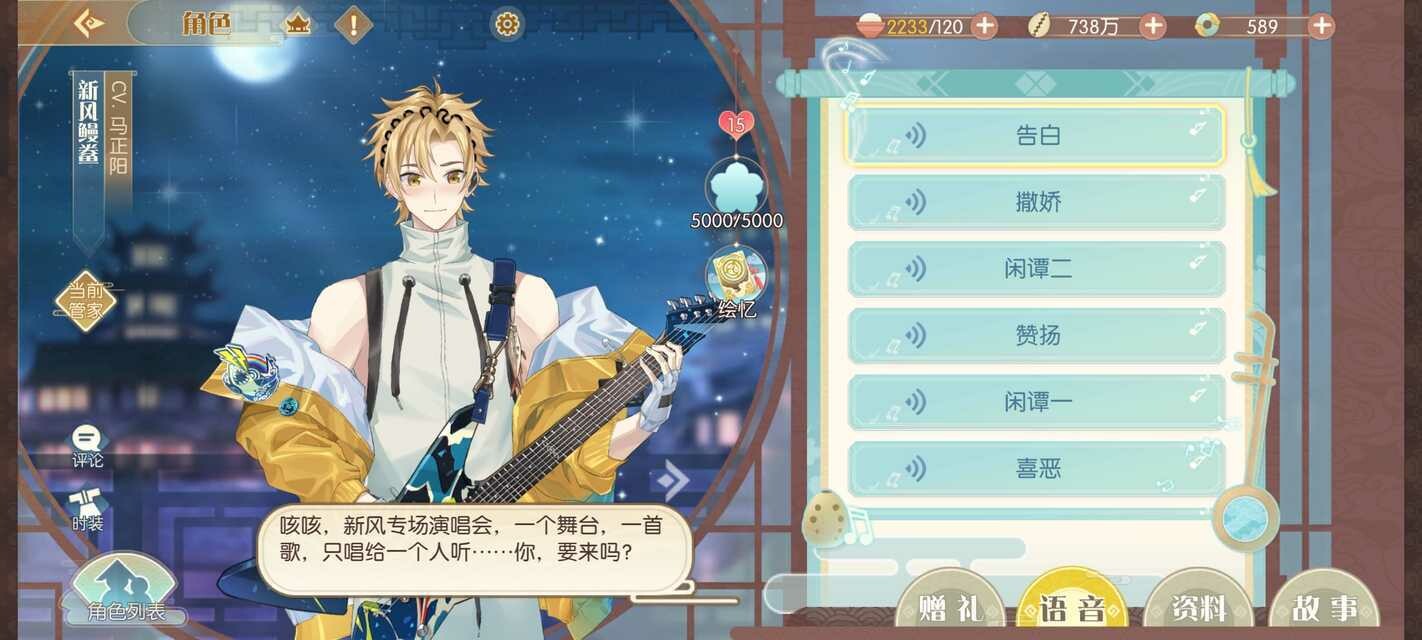Open the crown ranking icon
This screenshot has height=640, width=1422.
coord(298,24)
